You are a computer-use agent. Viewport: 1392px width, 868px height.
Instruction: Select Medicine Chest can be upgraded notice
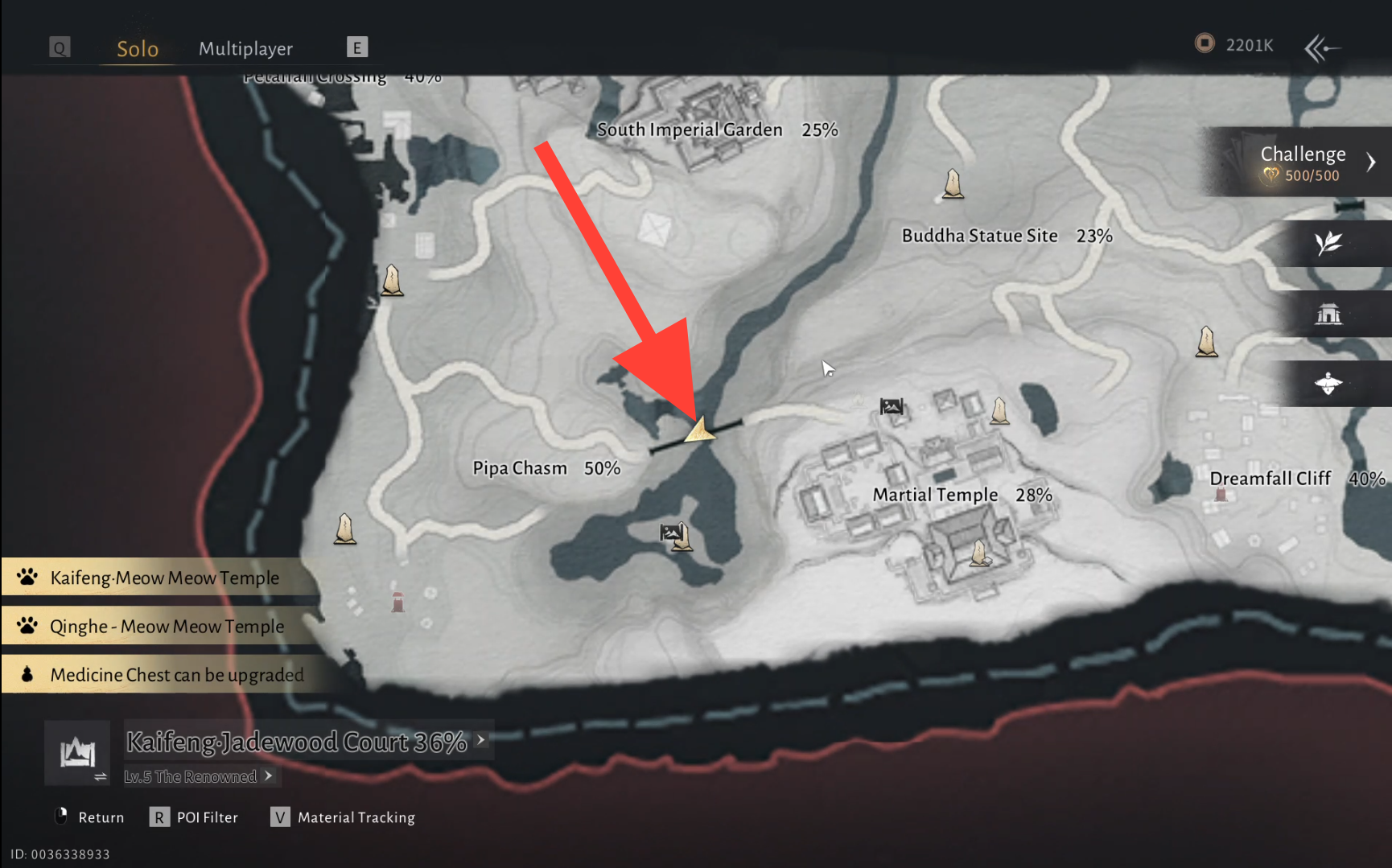pos(177,675)
